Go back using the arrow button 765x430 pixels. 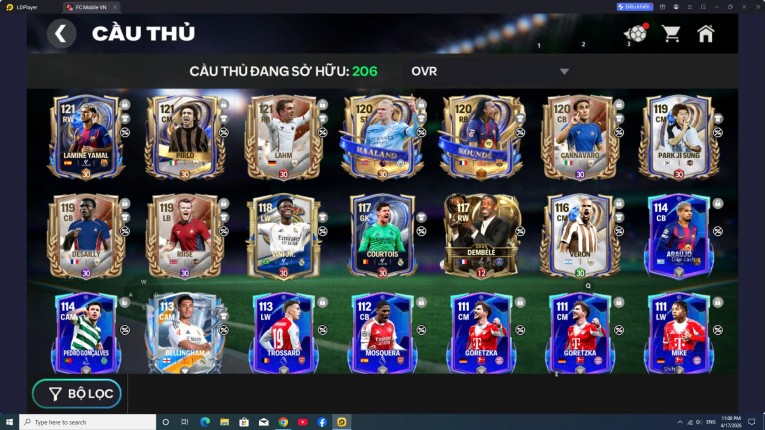pyautogui.click(x=61, y=34)
